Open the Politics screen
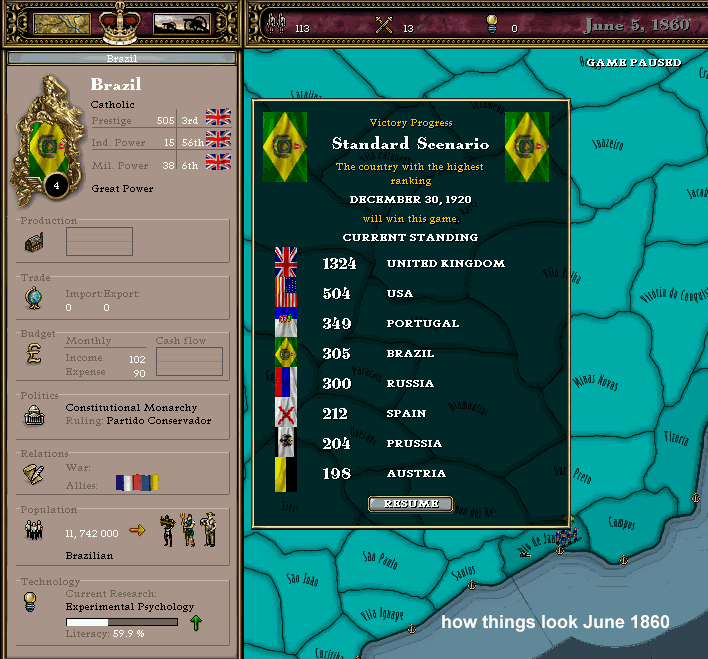Screen dimensions: 708x659 click(x=34, y=415)
